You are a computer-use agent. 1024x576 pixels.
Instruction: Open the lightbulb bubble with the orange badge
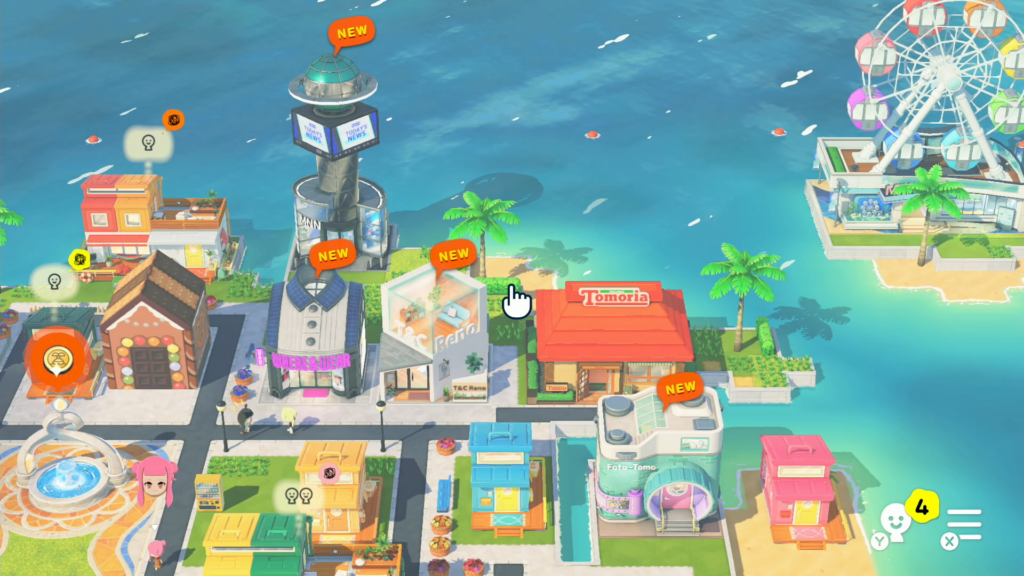point(147,143)
